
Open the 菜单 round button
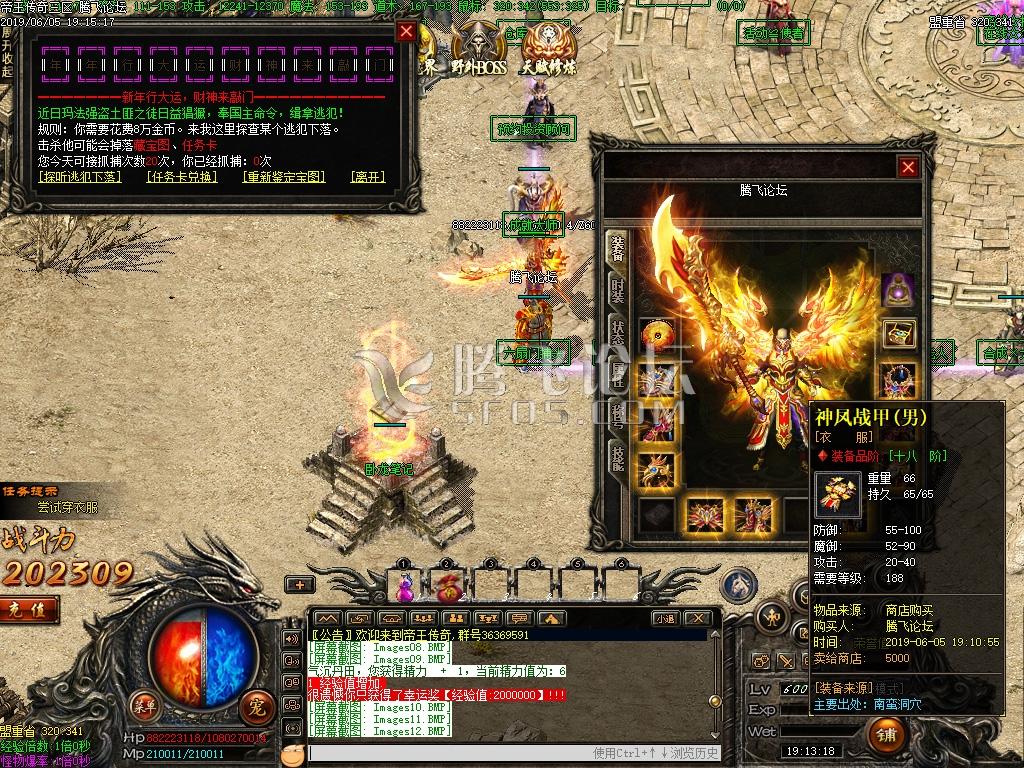146,705
